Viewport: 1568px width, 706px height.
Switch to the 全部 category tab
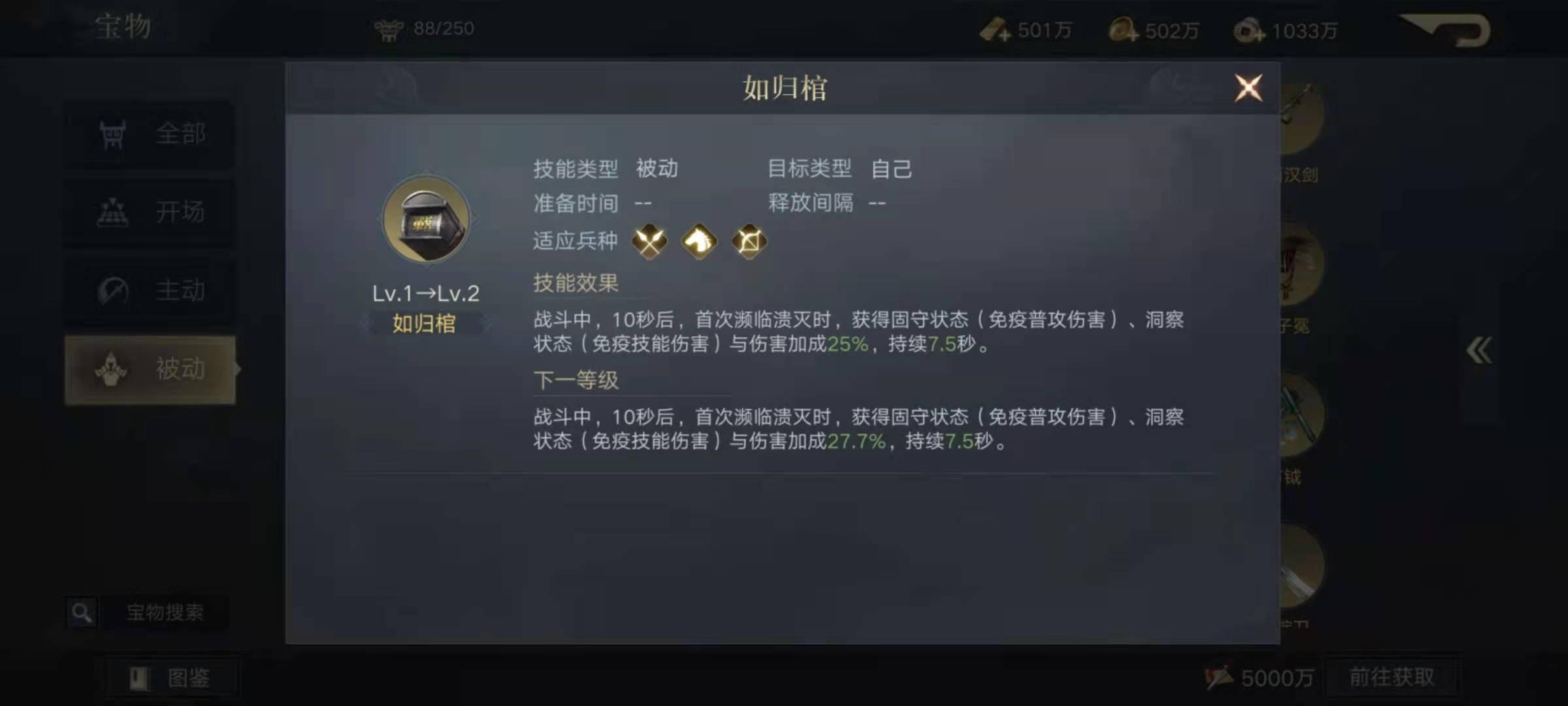(x=150, y=133)
